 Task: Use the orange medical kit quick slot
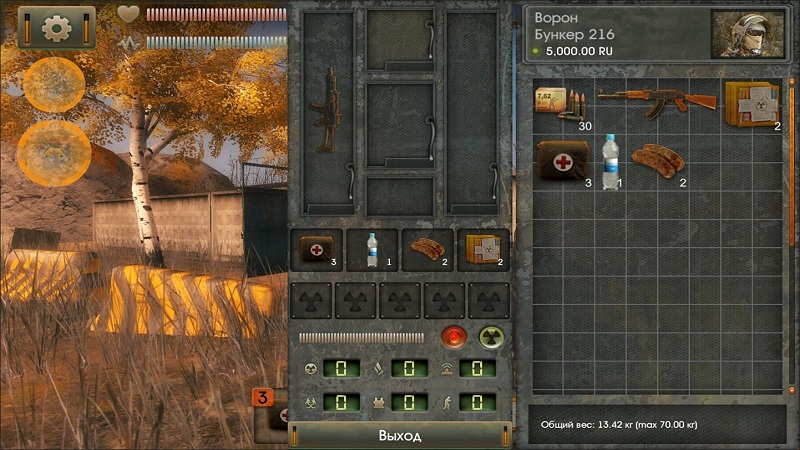482,250
